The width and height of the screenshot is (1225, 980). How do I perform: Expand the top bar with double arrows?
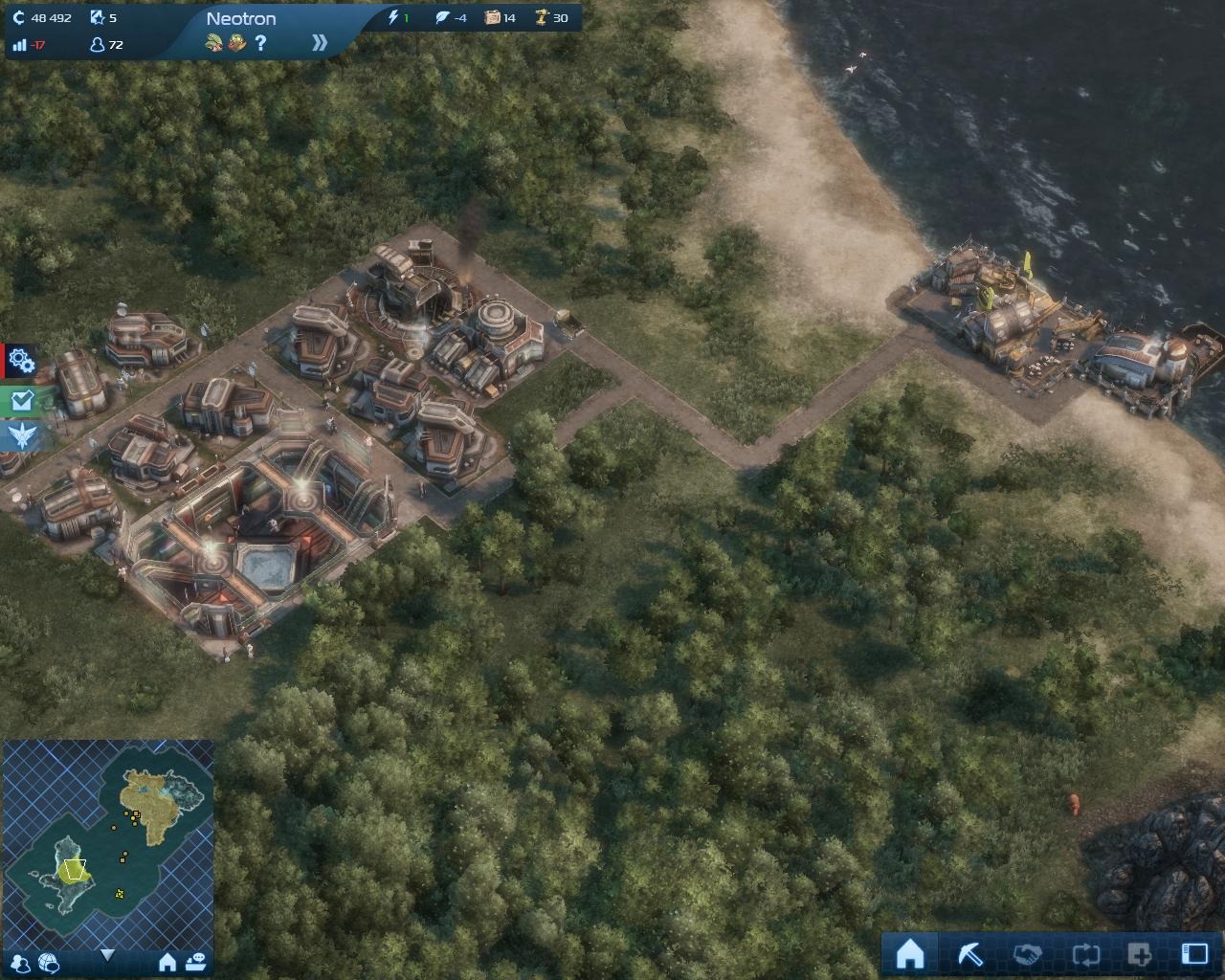pos(320,43)
